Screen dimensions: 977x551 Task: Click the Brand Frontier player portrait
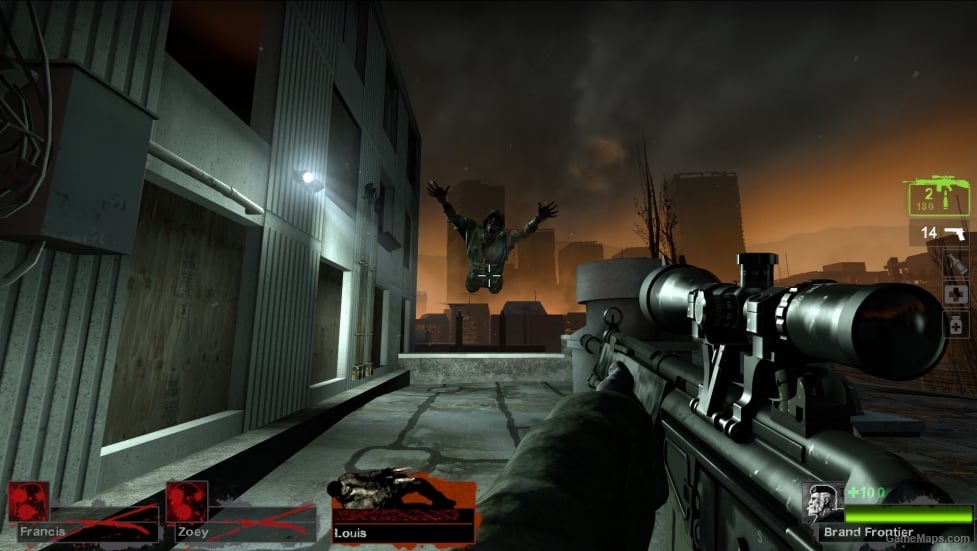tap(821, 504)
